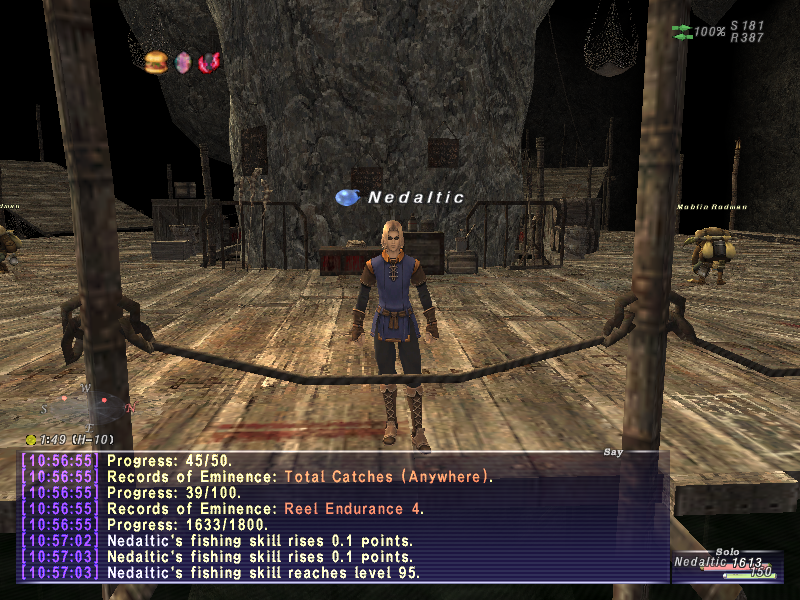The image size is (800, 600).
Task: Click the hamburger food status icon
Action: pyautogui.click(x=156, y=62)
